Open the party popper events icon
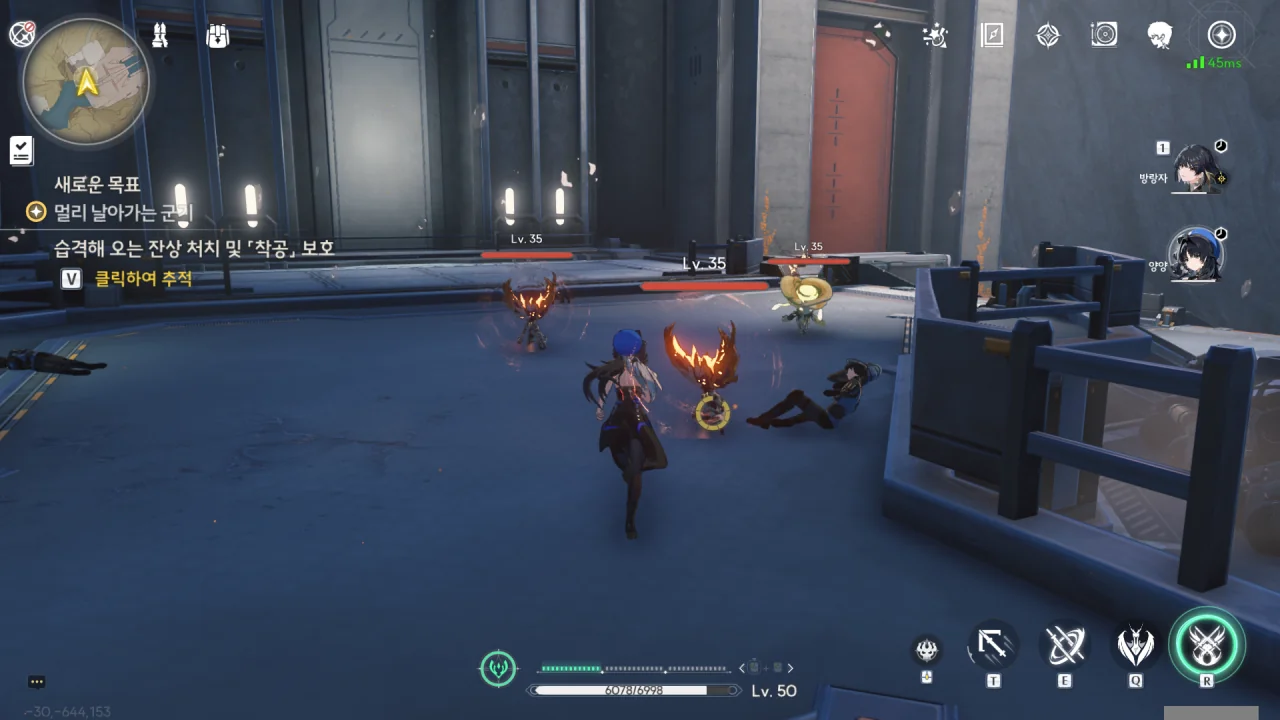This screenshot has height=720, width=1280. (935, 36)
